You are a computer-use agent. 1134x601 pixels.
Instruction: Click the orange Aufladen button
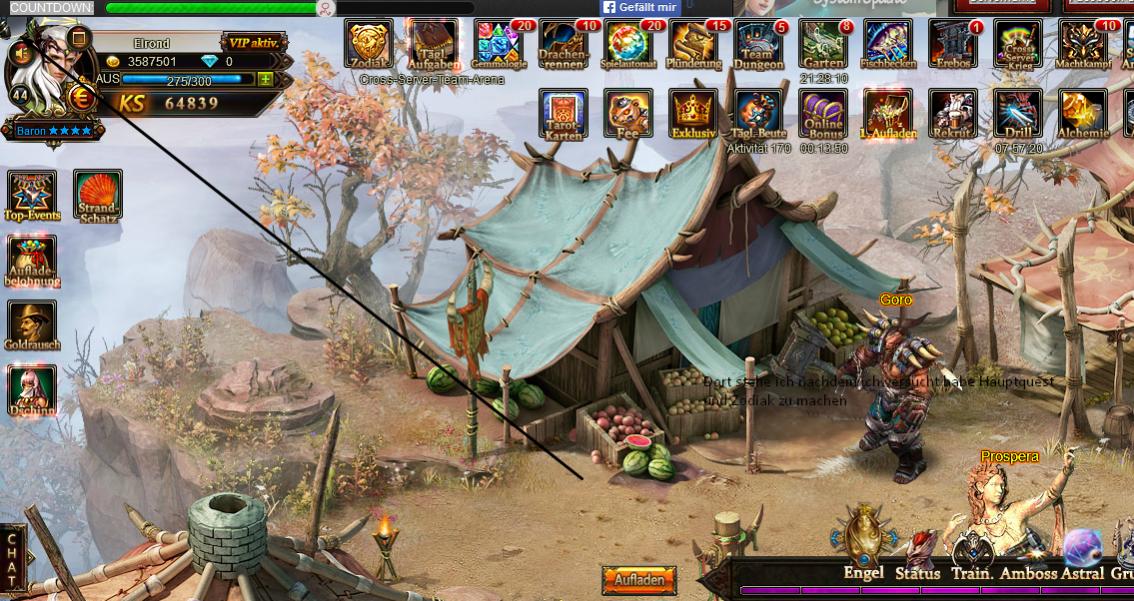(x=639, y=580)
